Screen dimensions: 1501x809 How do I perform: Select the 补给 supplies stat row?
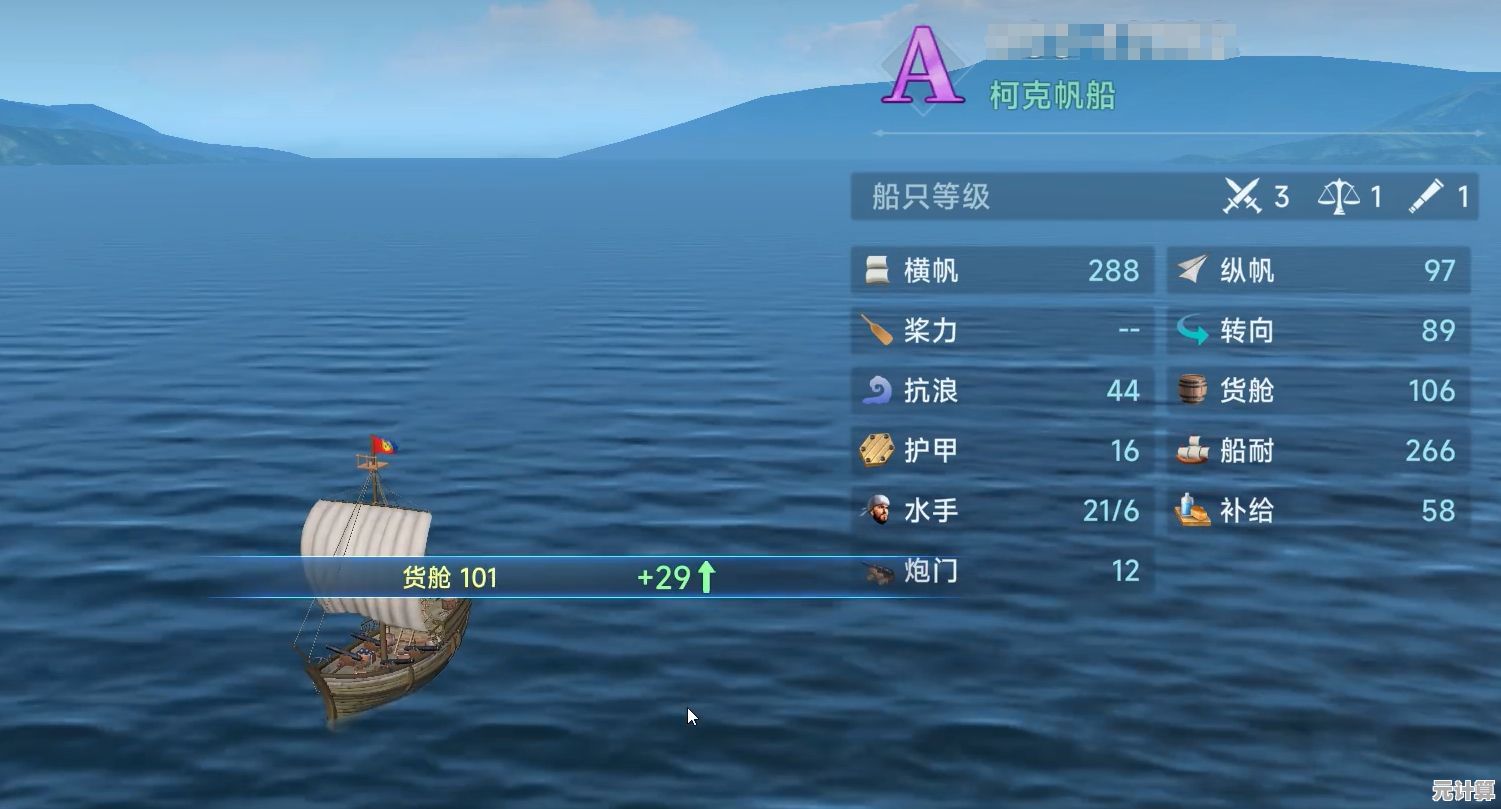1318,511
